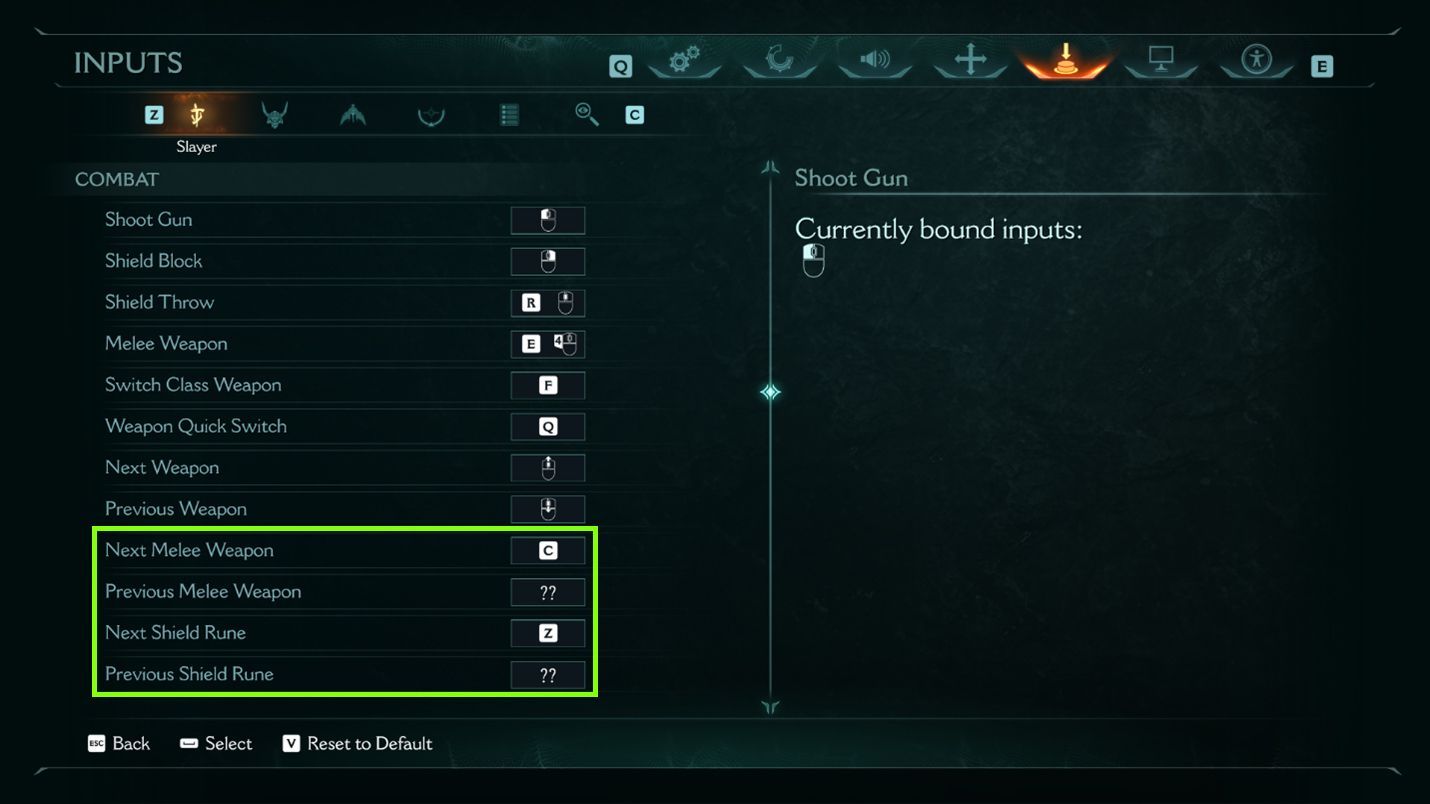Select the demon head input sub-tab
1430x804 pixels.
[x=274, y=114]
